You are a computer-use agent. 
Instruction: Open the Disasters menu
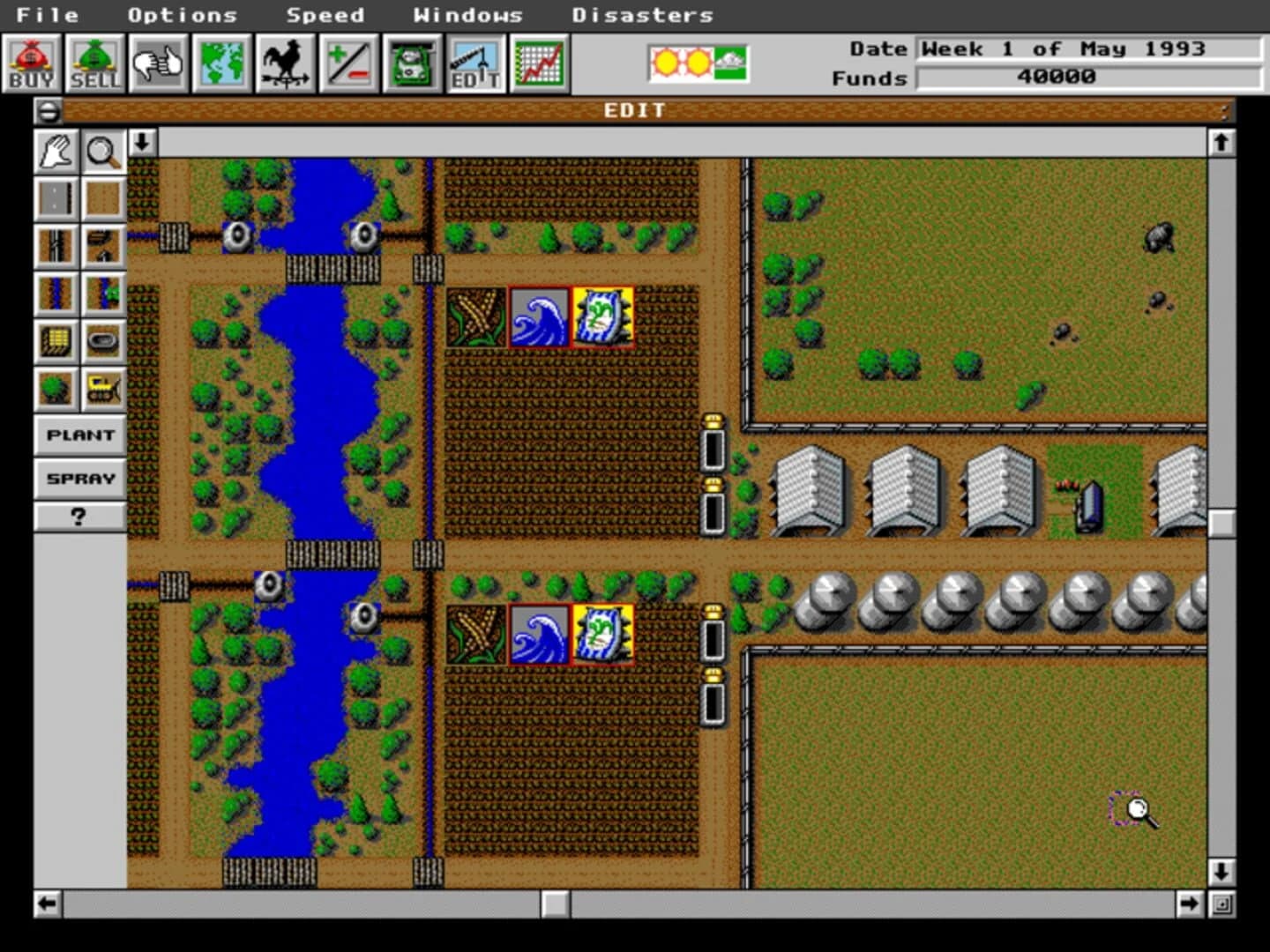pyautogui.click(x=643, y=14)
